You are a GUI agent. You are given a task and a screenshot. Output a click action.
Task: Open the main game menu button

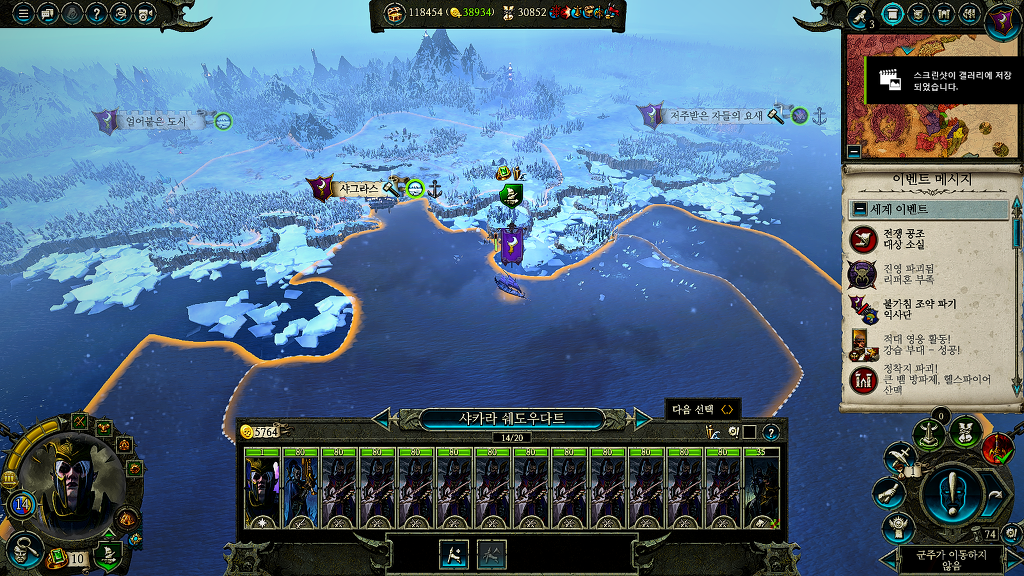[x=21, y=14]
